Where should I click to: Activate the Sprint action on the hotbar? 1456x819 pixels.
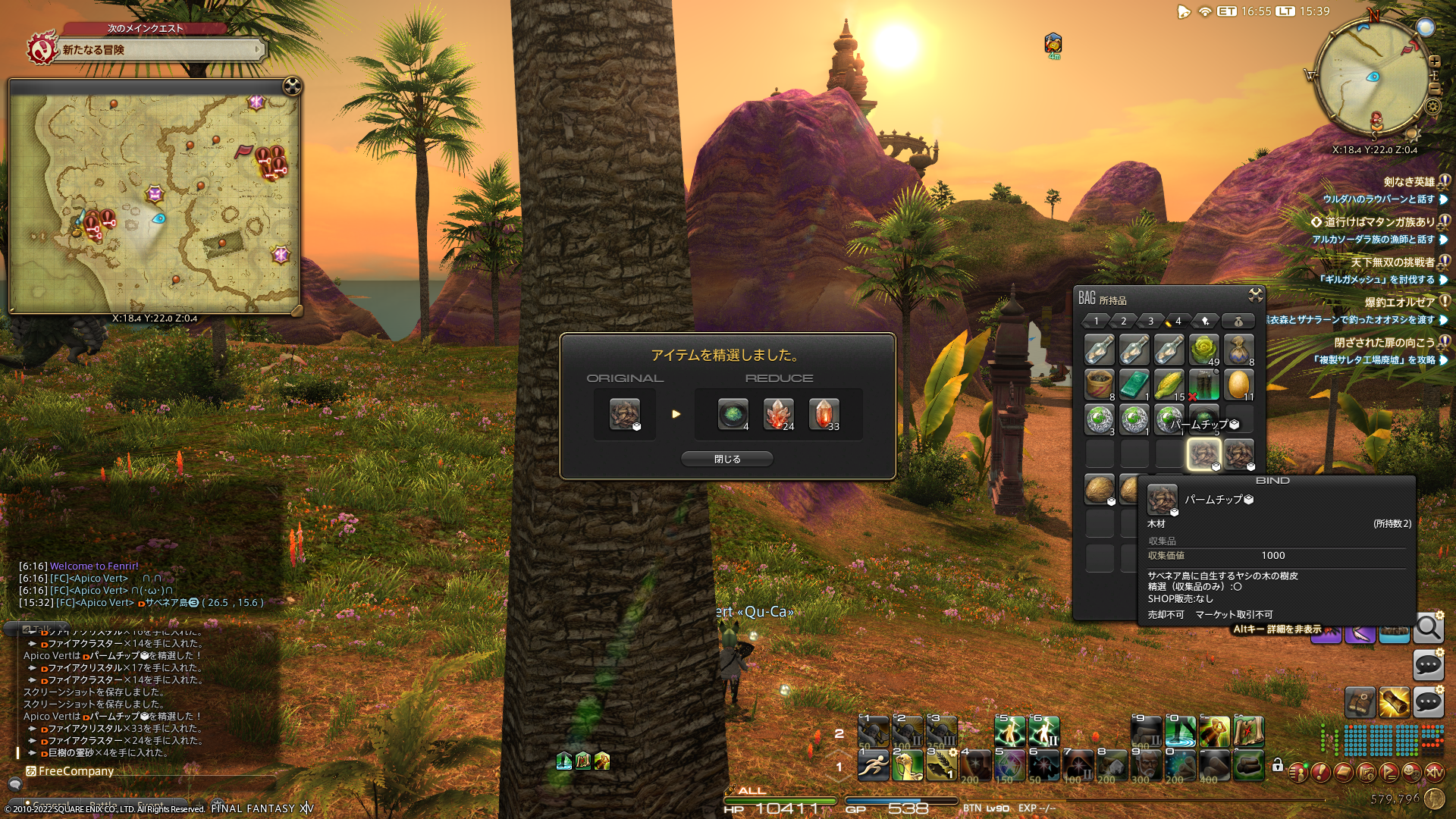point(873,765)
